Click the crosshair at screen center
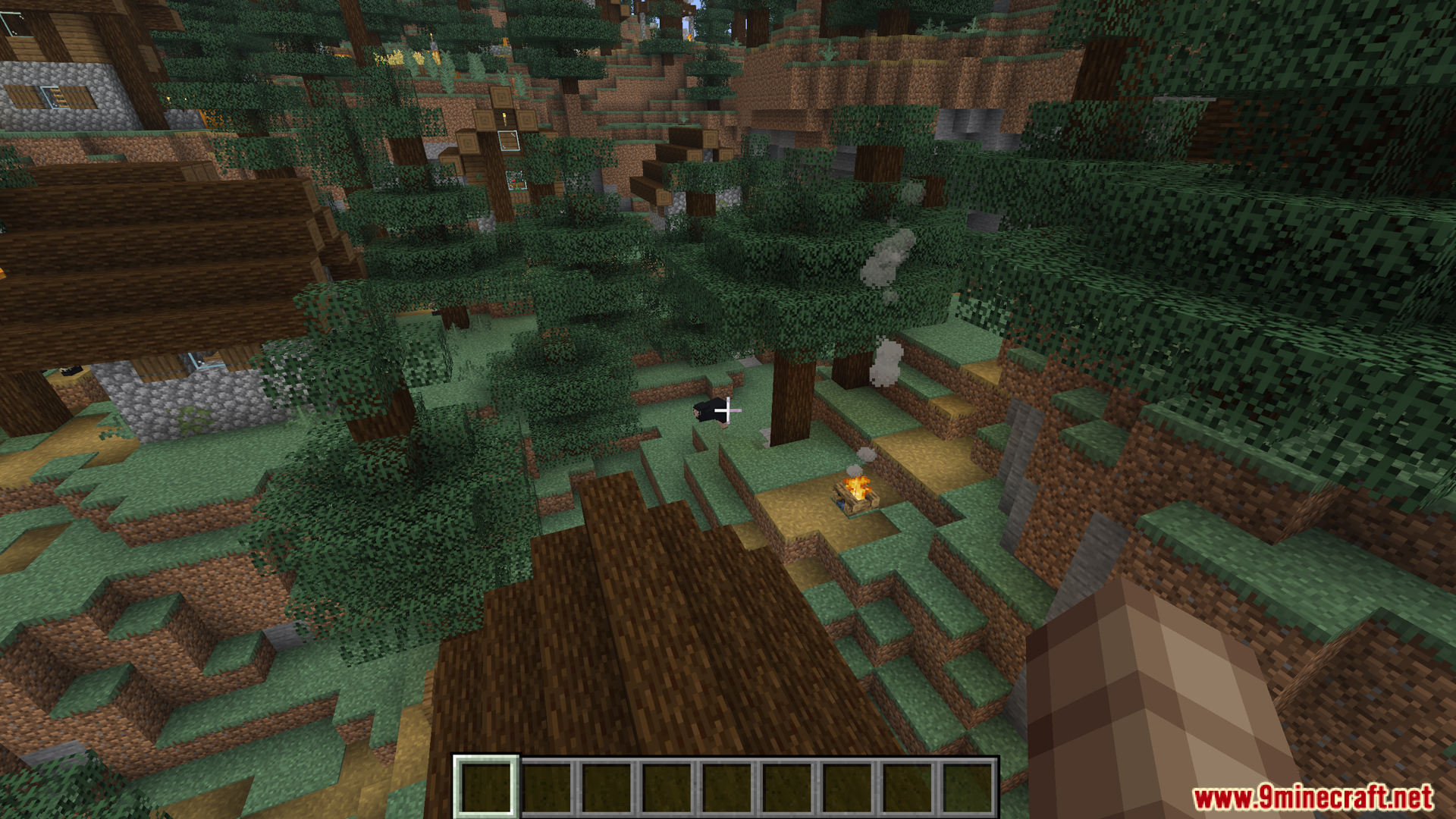This screenshot has width=1456, height=819. (728, 409)
